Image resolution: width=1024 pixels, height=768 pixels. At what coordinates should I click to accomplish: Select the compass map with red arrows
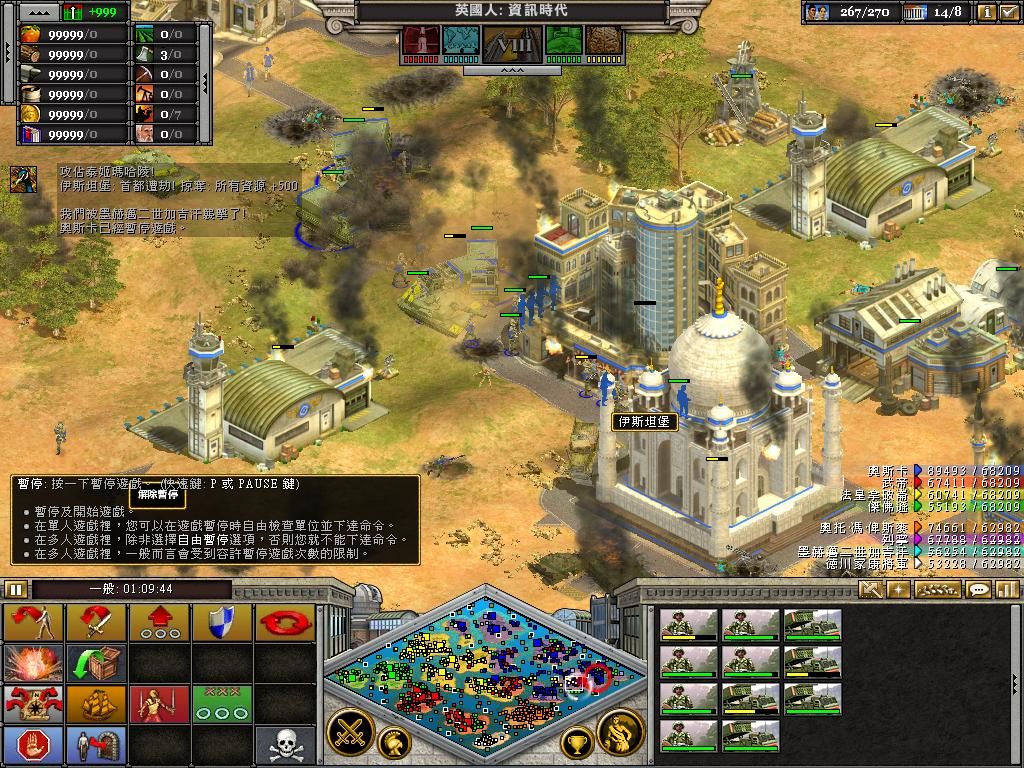34,704
